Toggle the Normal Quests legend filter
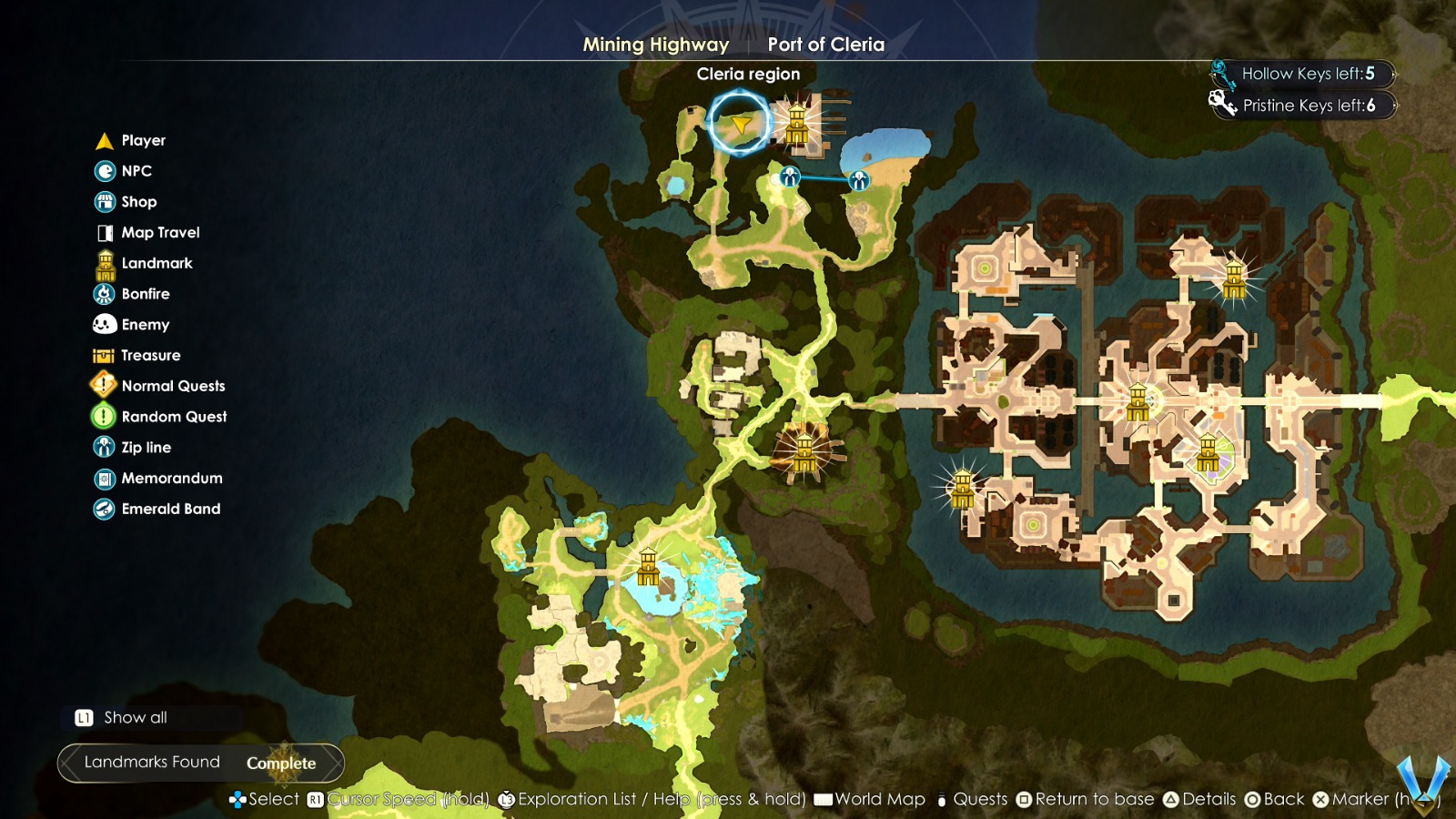The width and height of the screenshot is (1456, 819). pos(102,385)
